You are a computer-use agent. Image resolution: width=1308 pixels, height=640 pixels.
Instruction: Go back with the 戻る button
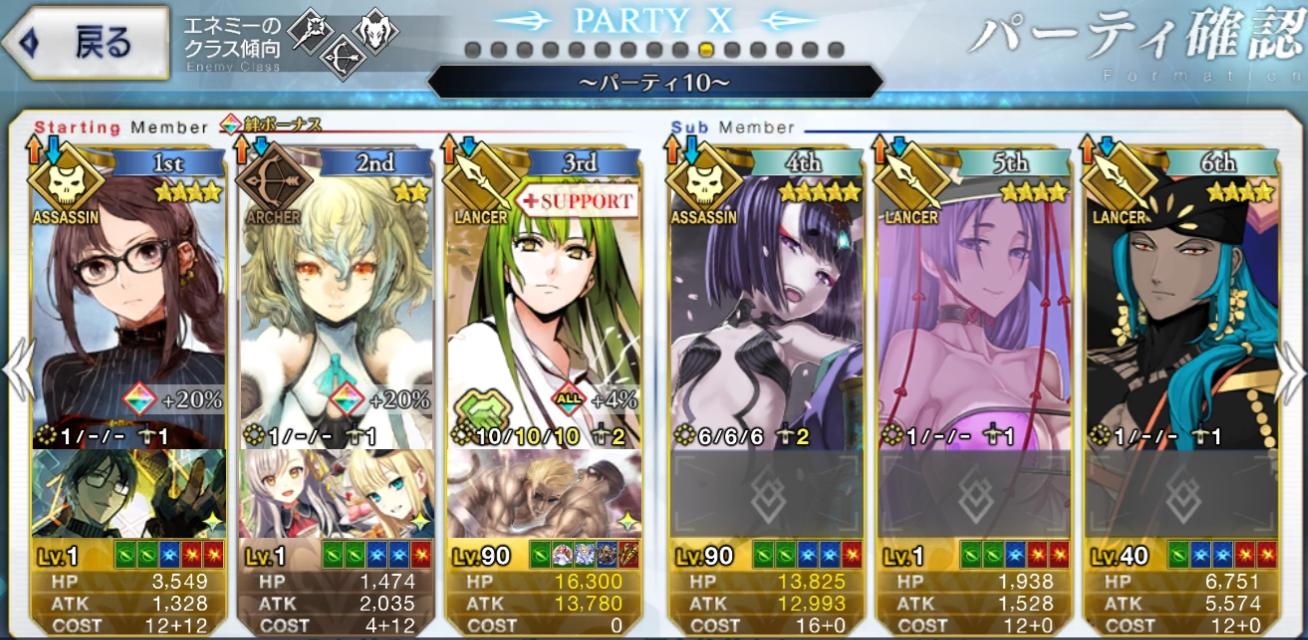(x=86, y=43)
